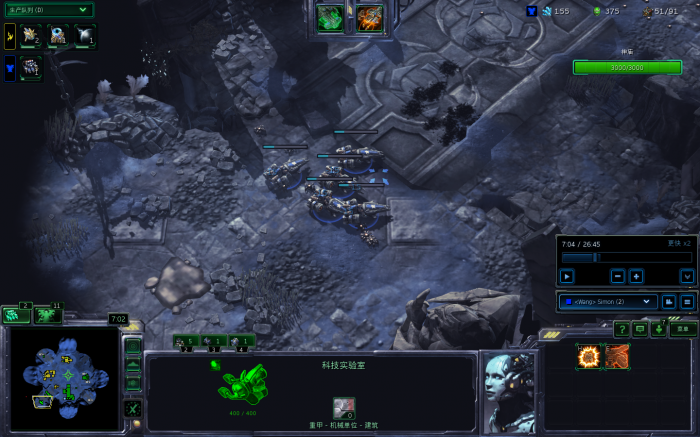Select control group tab with 5 units
The width and height of the screenshot is (700, 437).
185,341
